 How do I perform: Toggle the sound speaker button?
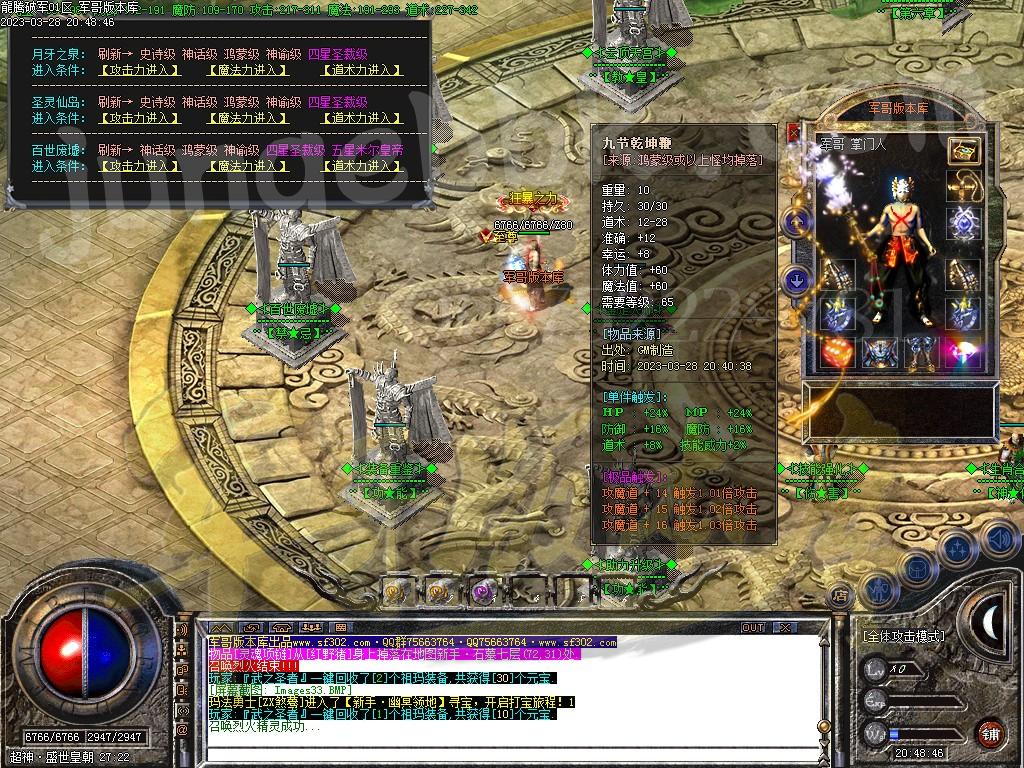(997, 540)
